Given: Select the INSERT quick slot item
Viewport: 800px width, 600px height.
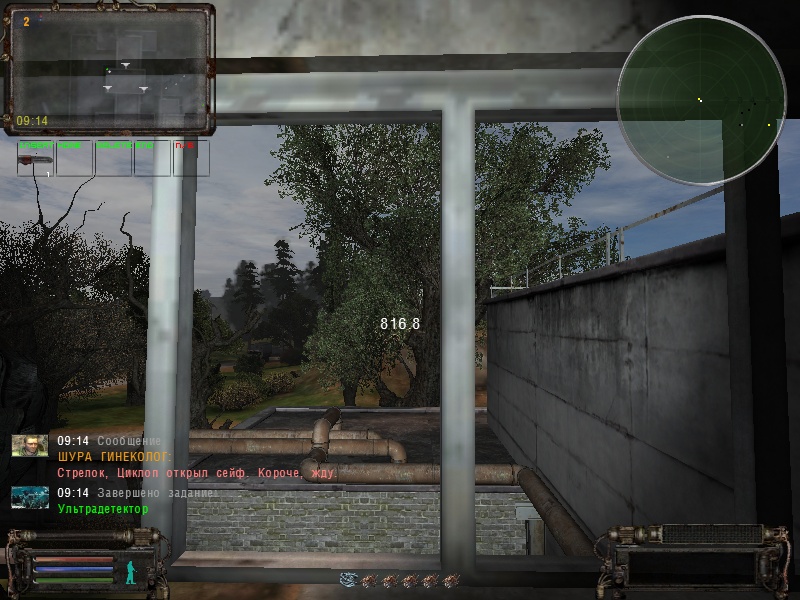Looking at the screenshot, I should pos(36,158).
